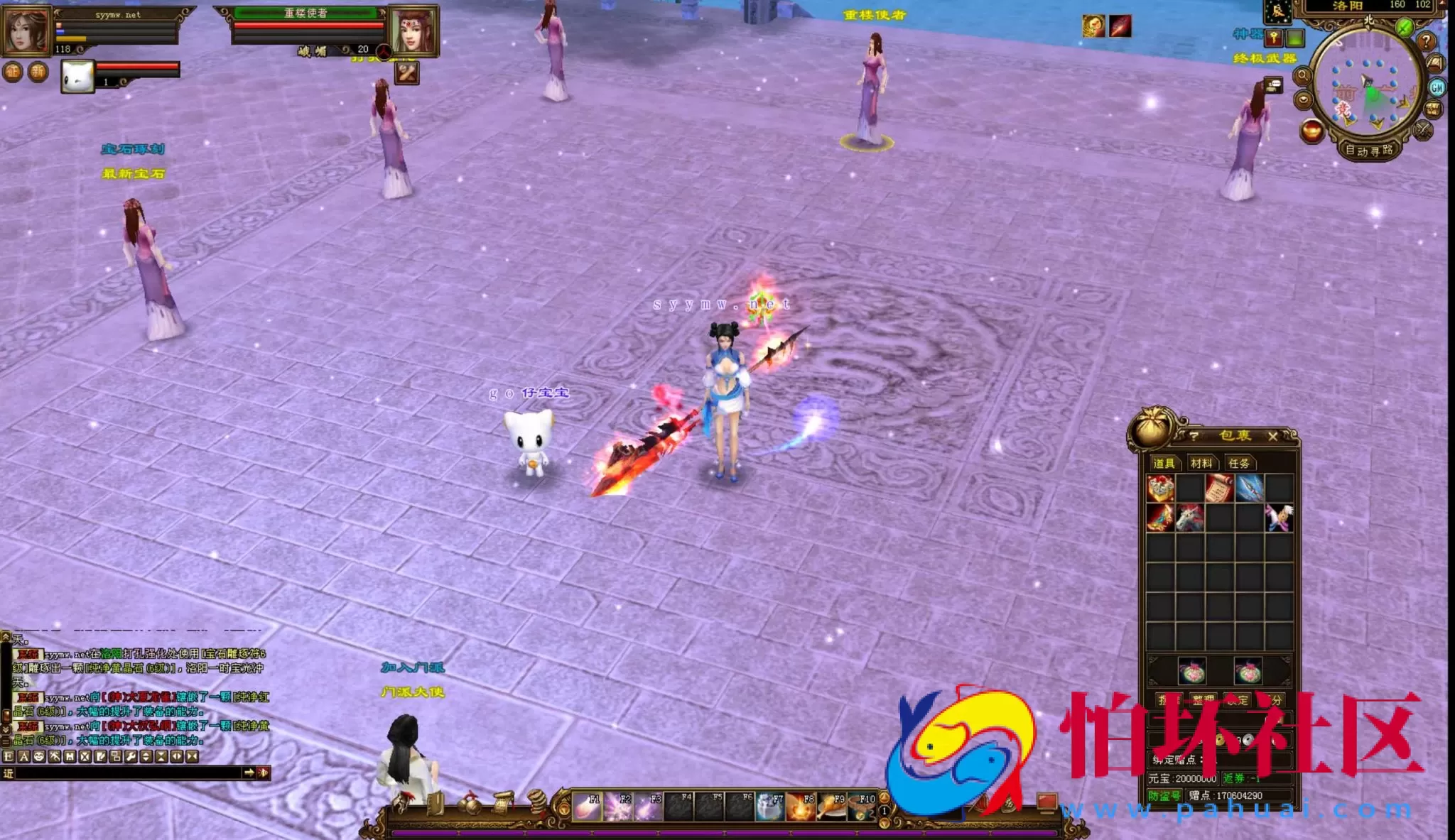The width and height of the screenshot is (1455, 840).
Task: Cast the F1 skill from the hotbar
Action: click(585, 807)
